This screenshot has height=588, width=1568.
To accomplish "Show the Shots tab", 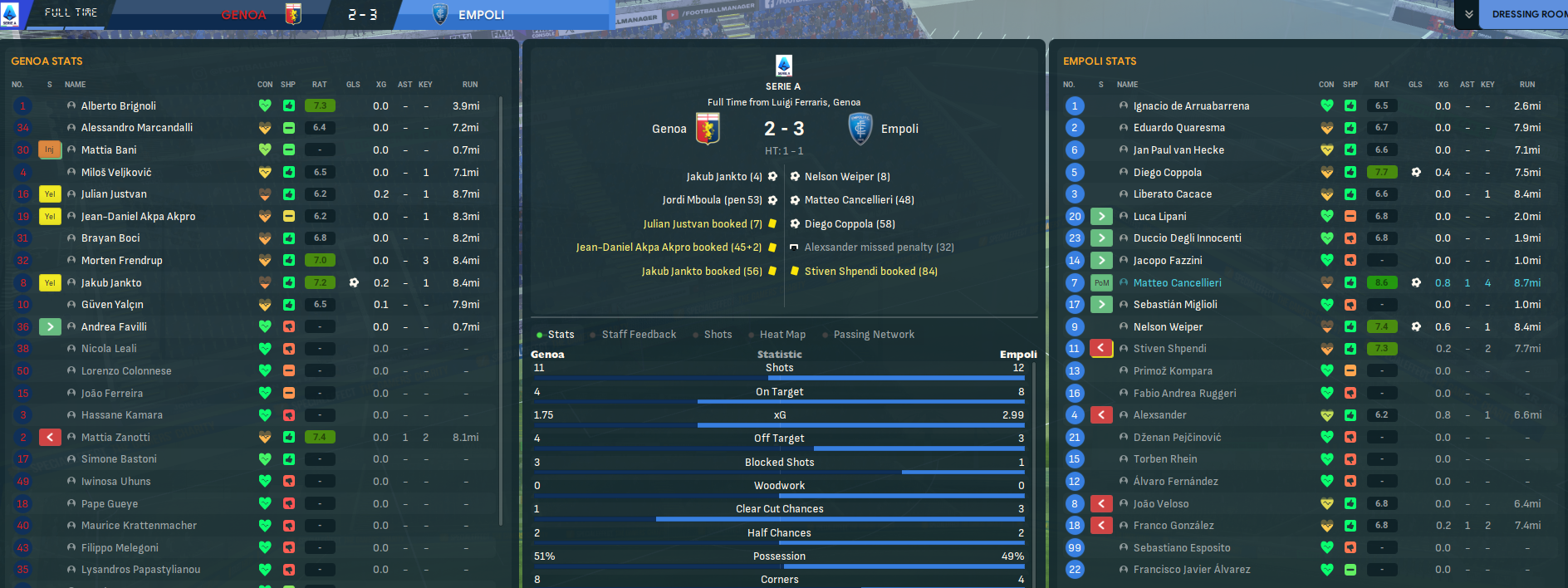I will click(718, 335).
